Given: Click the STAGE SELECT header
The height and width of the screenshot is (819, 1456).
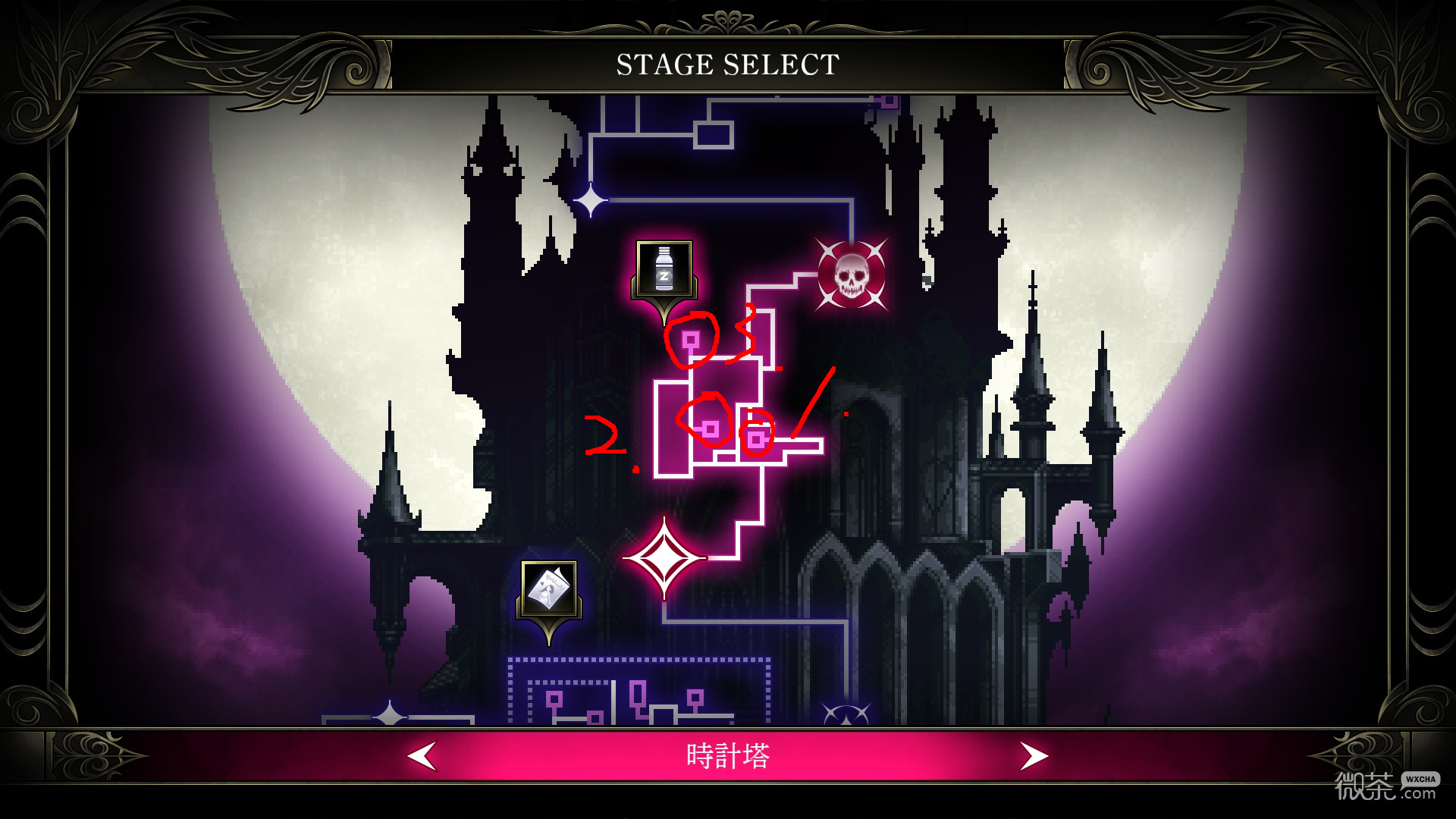Looking at the screenshot, I should pyautogui.click(x=726, y=64).
